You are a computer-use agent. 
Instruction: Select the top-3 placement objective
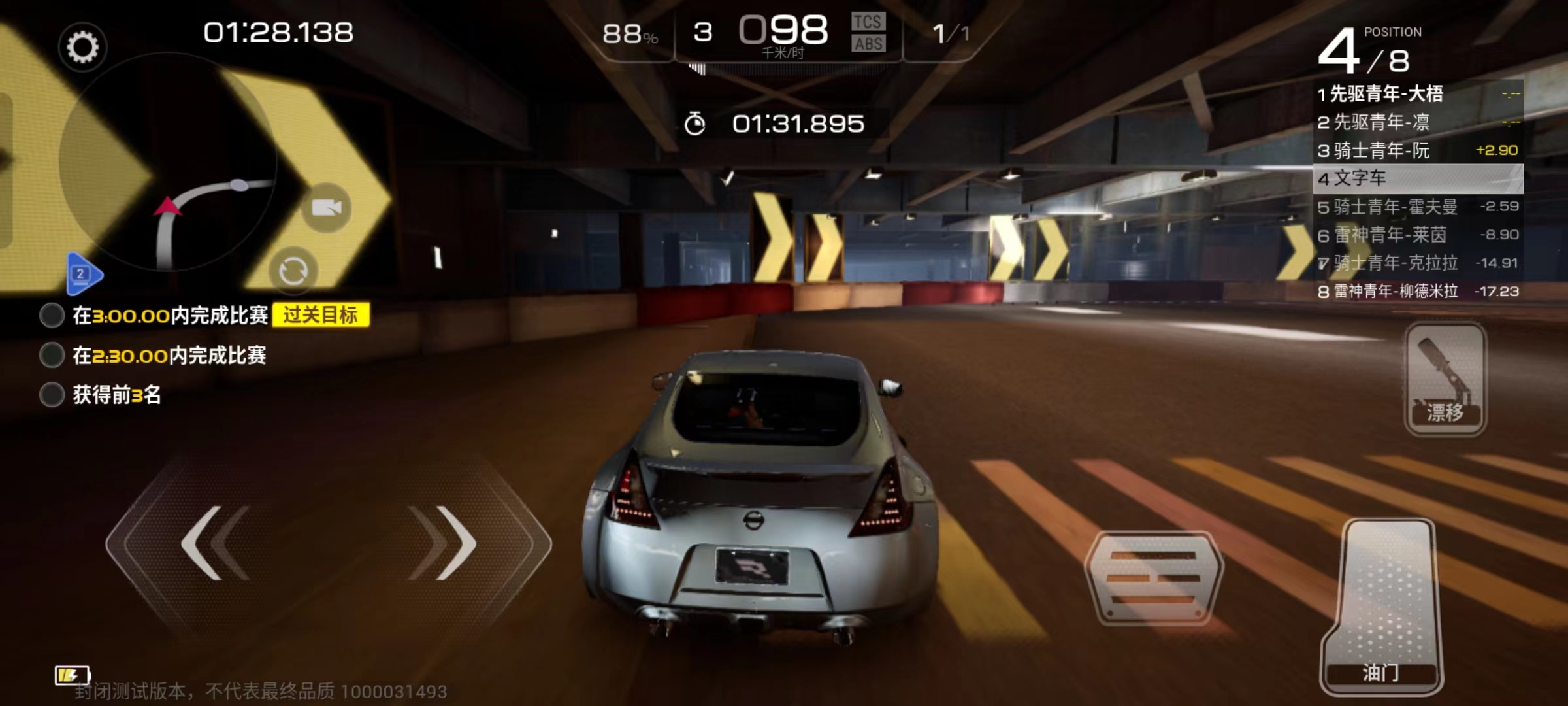[x=116, y=395]
